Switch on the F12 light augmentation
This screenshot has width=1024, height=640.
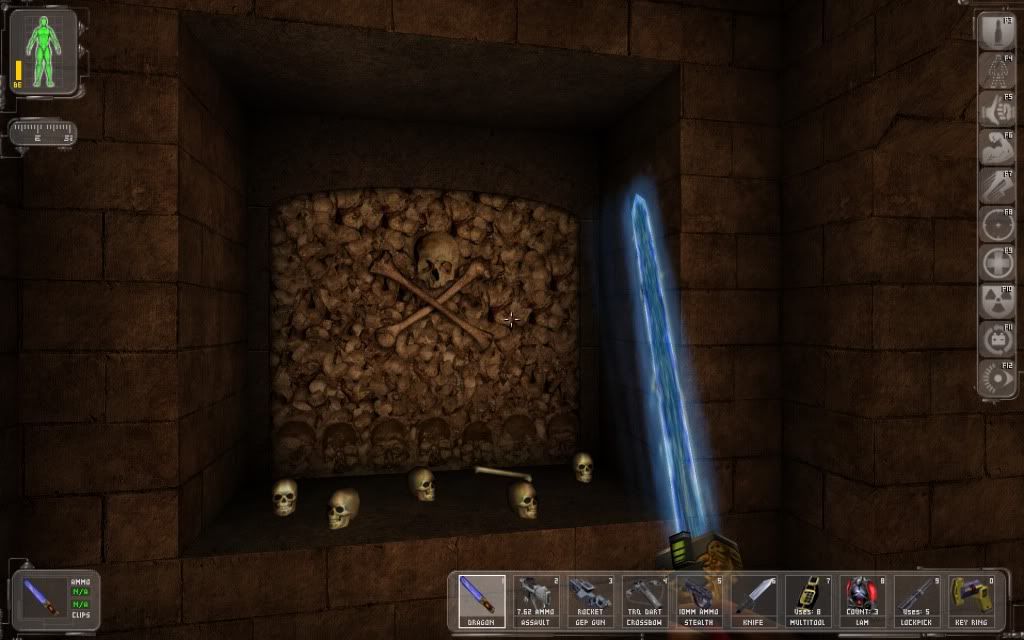click(995, 377)
